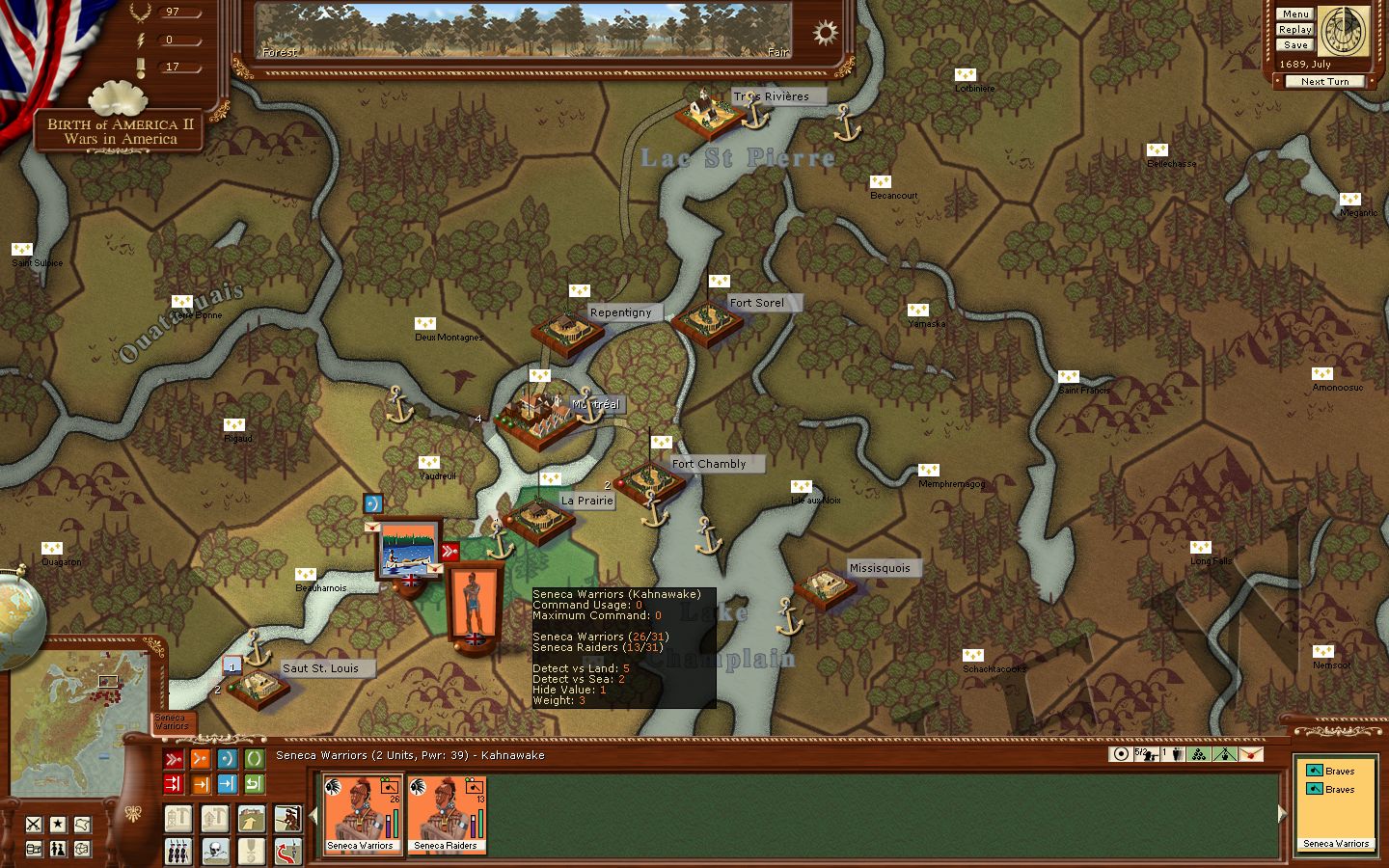This screenshot has width=1389, height=868.
Task: Select the canoe unit stack on map
Action: 409,550
